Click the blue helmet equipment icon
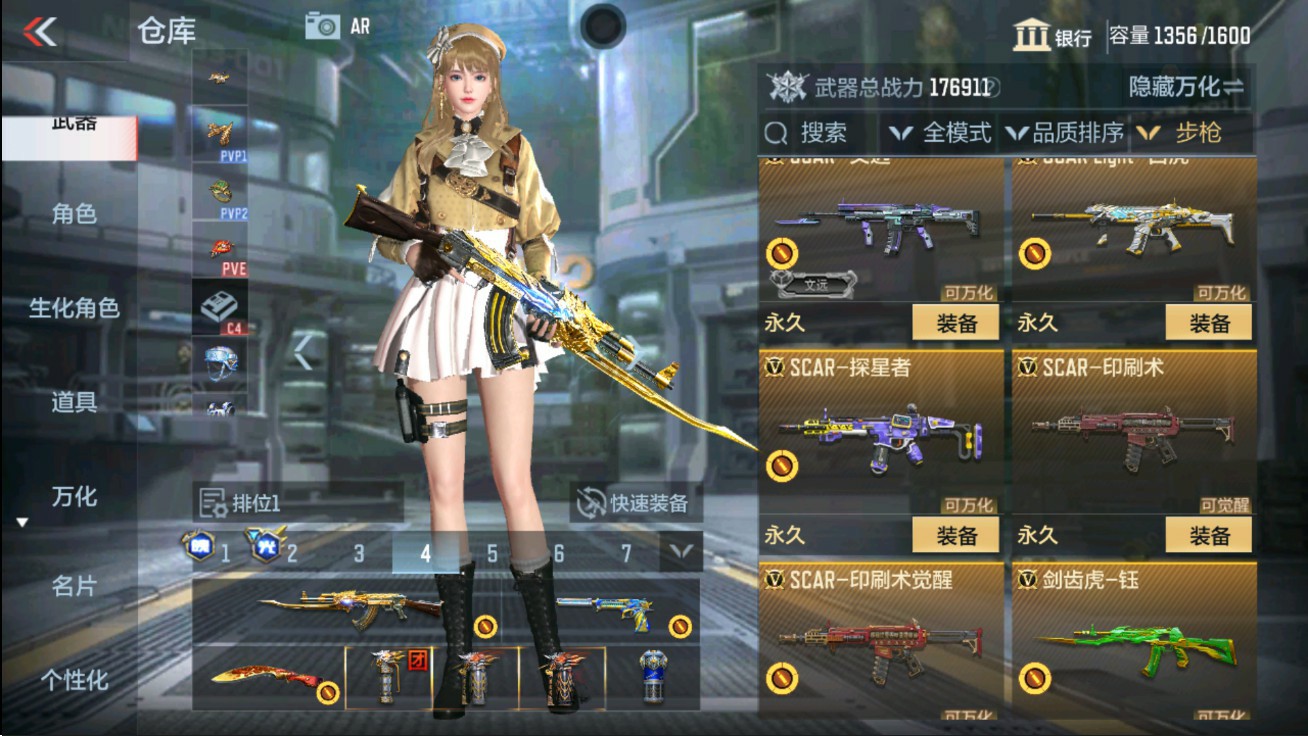The width and height of the screenshot is (1308, 736). click(x=221, y=362)
